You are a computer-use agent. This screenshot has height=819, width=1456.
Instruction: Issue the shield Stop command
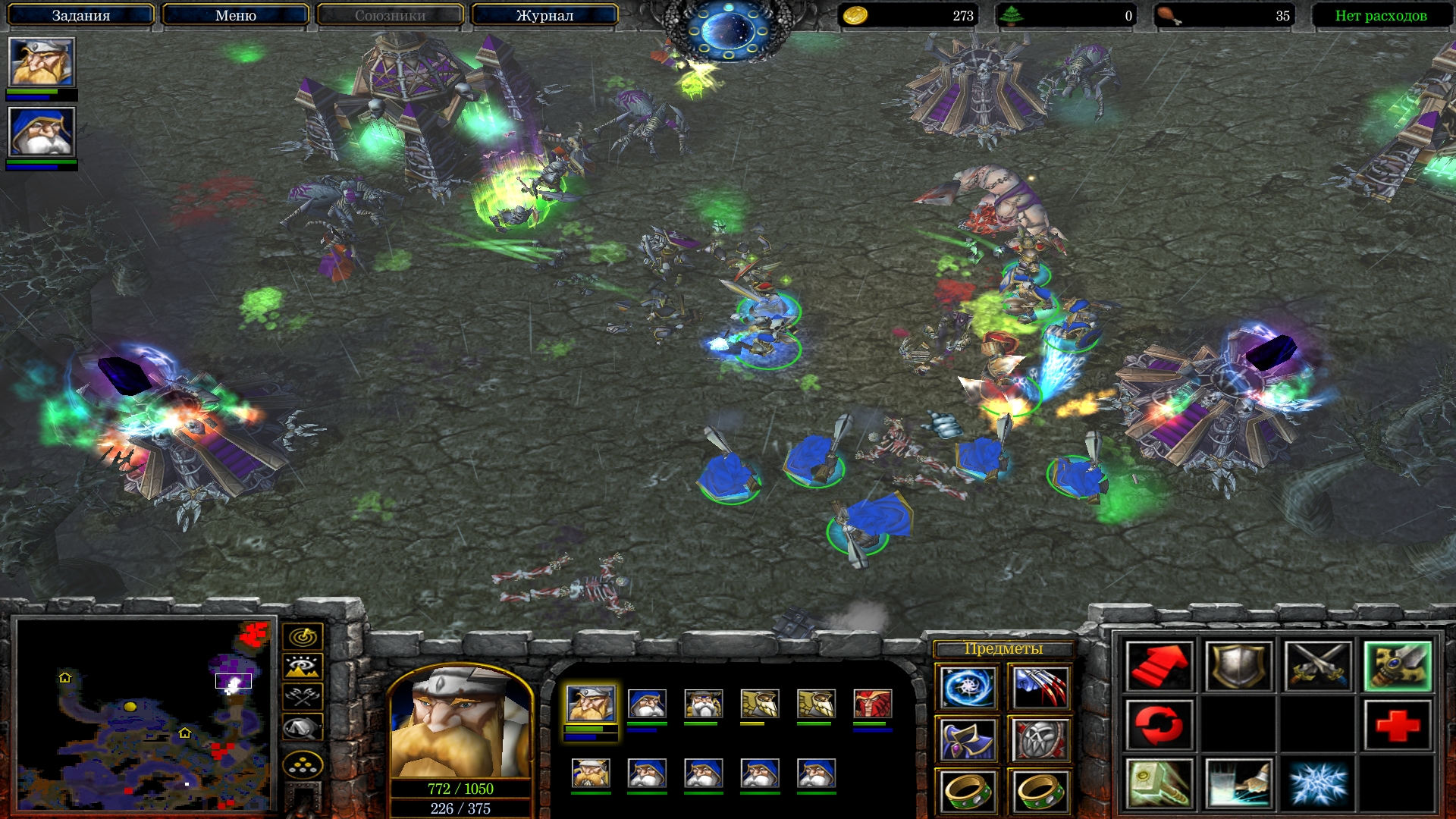click(1238, 667)
